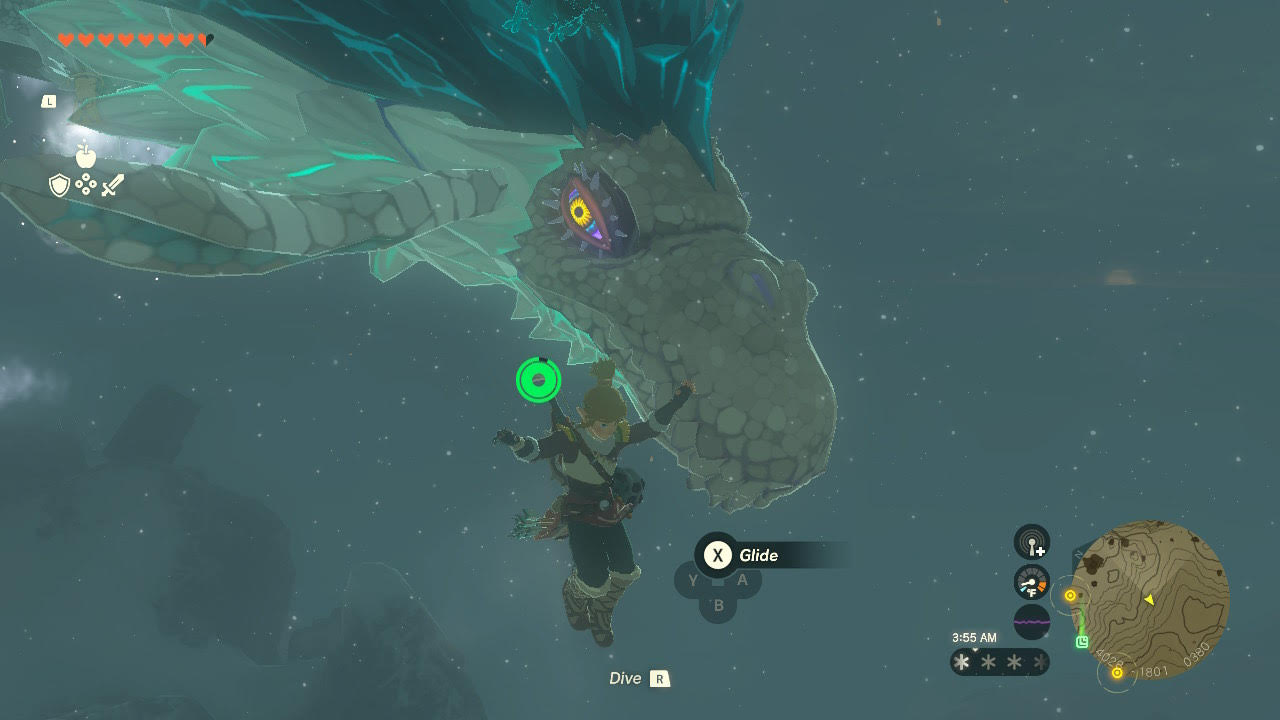
Task: Click the apple food-buff icon
Action: coord(85,156)
